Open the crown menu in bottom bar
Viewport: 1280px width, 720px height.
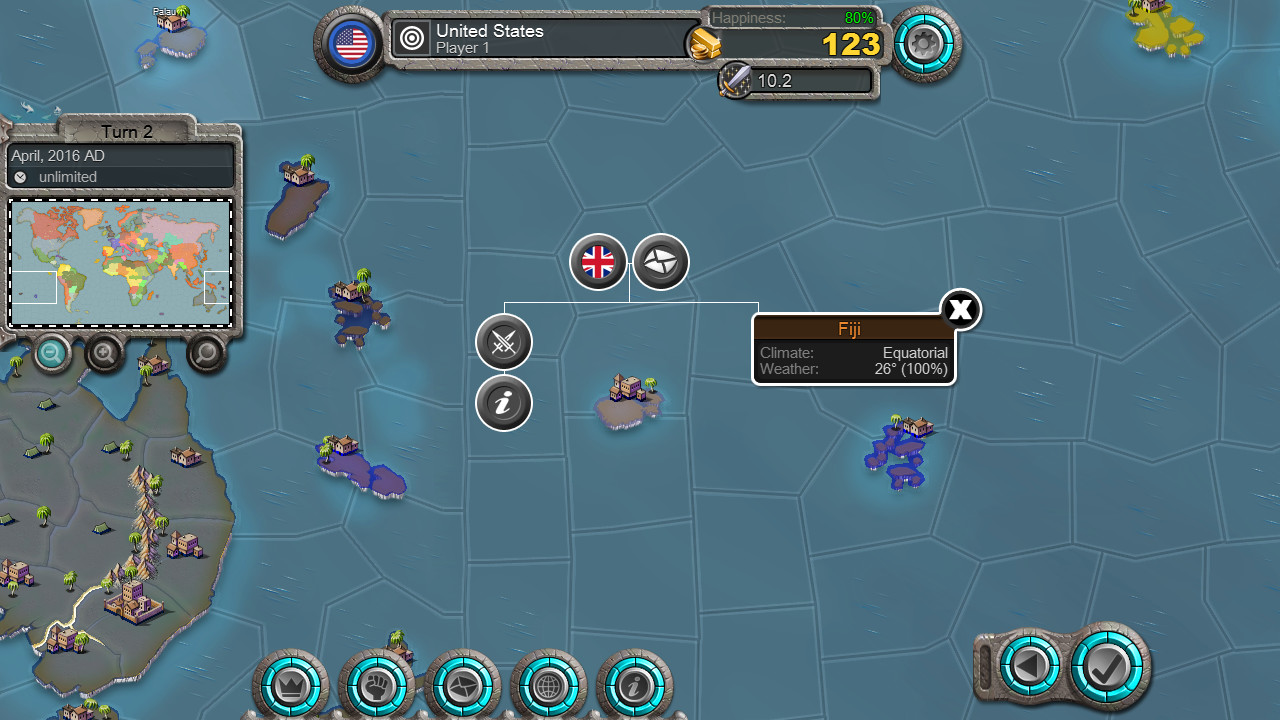coord(291,687)
